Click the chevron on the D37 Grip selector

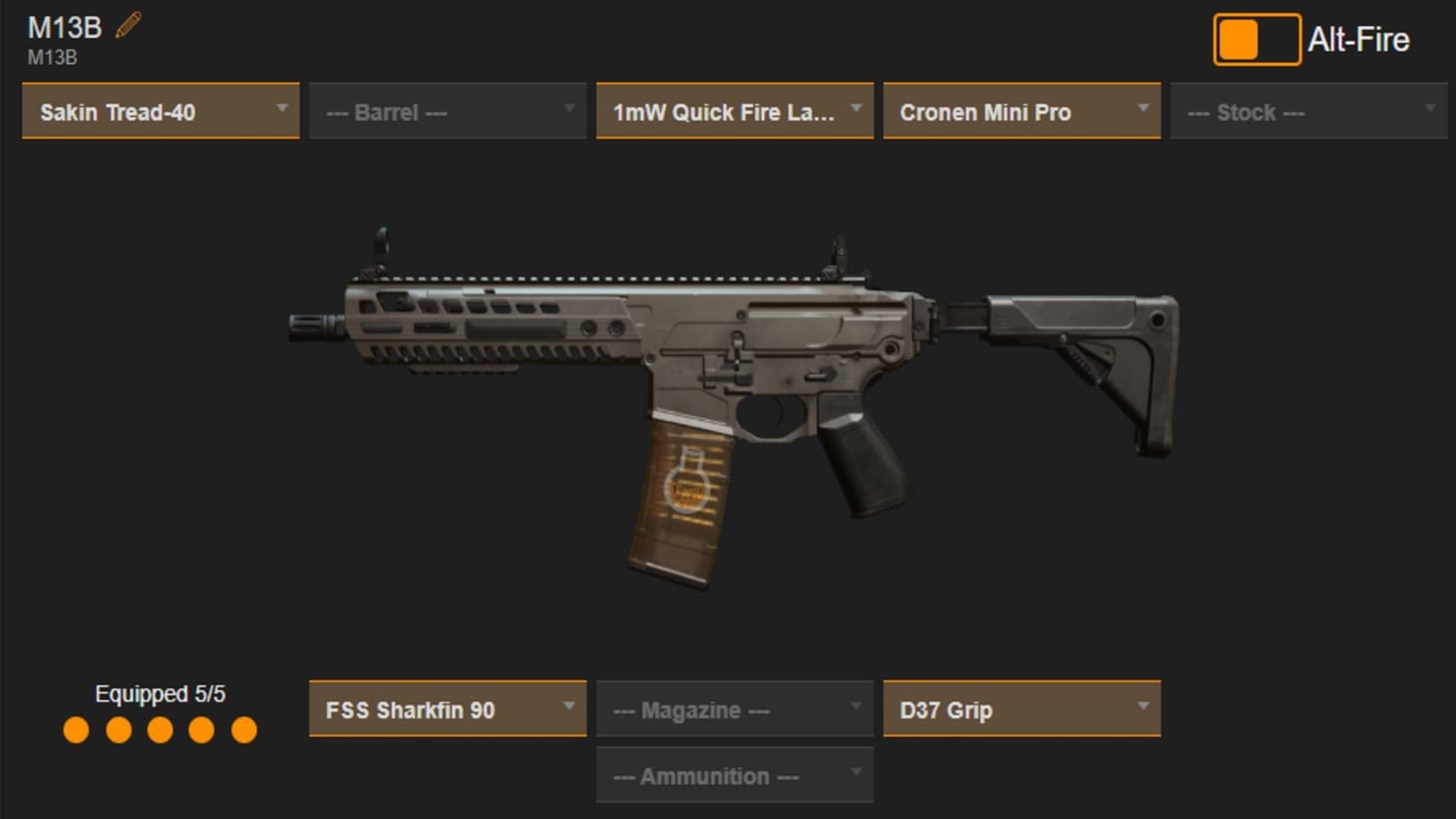1143,708
